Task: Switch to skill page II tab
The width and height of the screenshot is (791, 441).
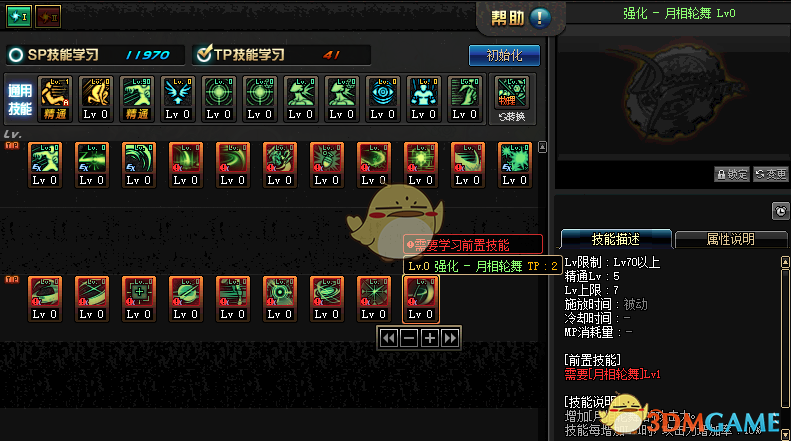Action: coord(48,14)
